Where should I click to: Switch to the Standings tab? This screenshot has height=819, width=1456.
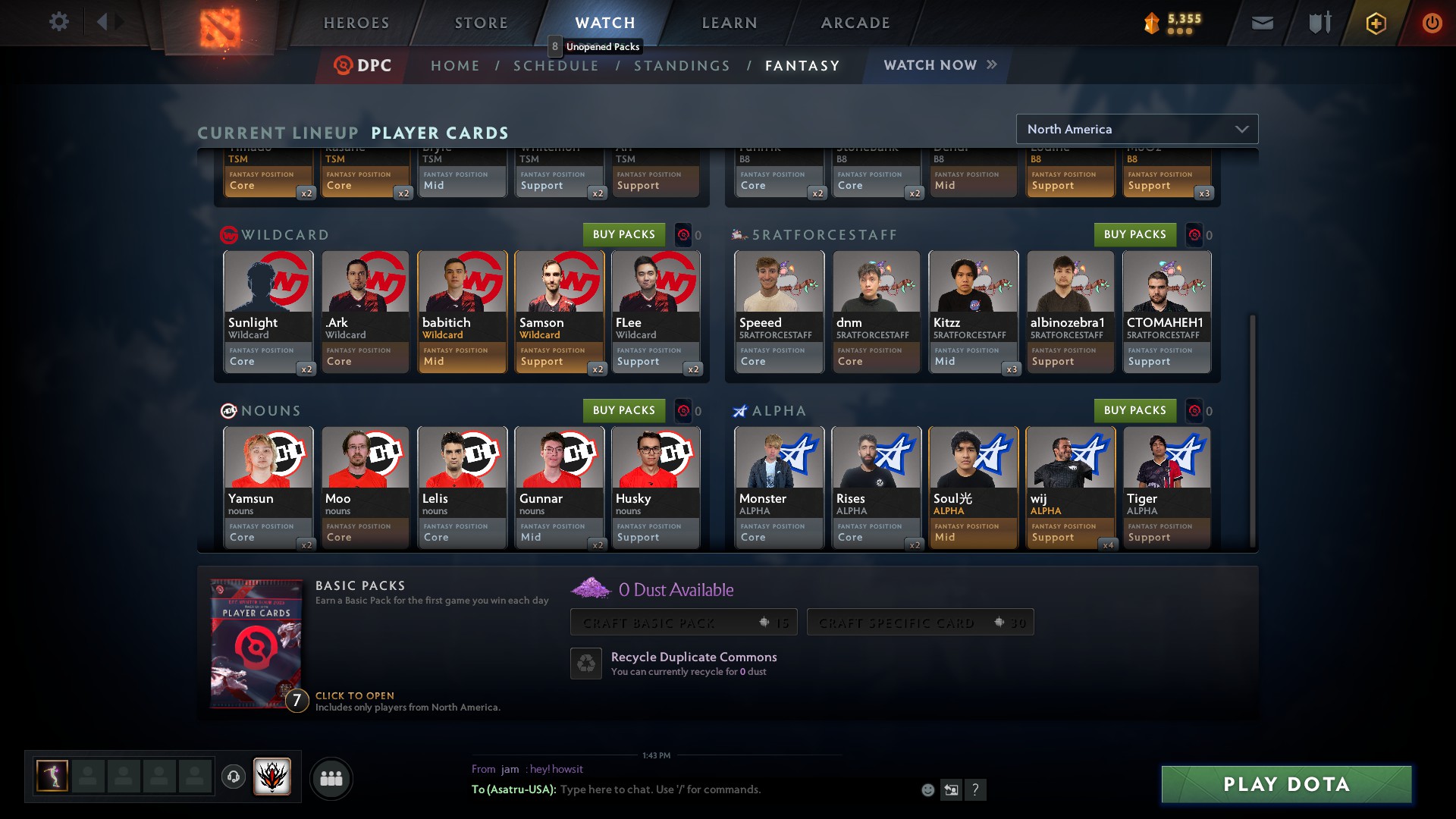[682, 65]
